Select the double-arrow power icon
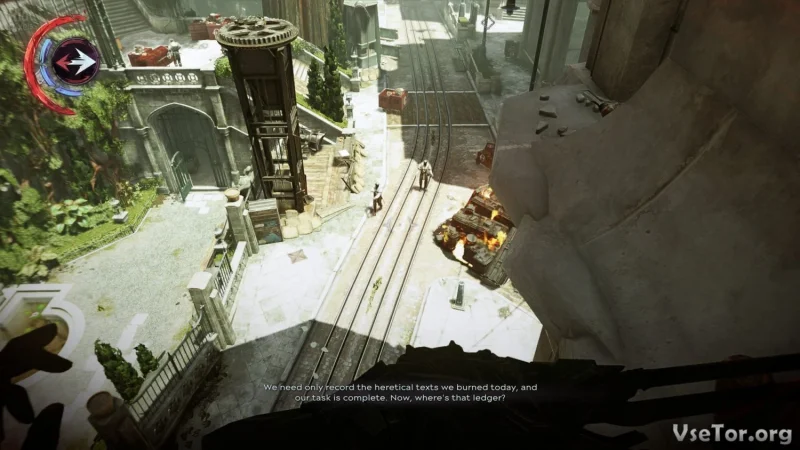Image resolution: width=800 pixels, height=450 pixels. click(x=76, y=63)
